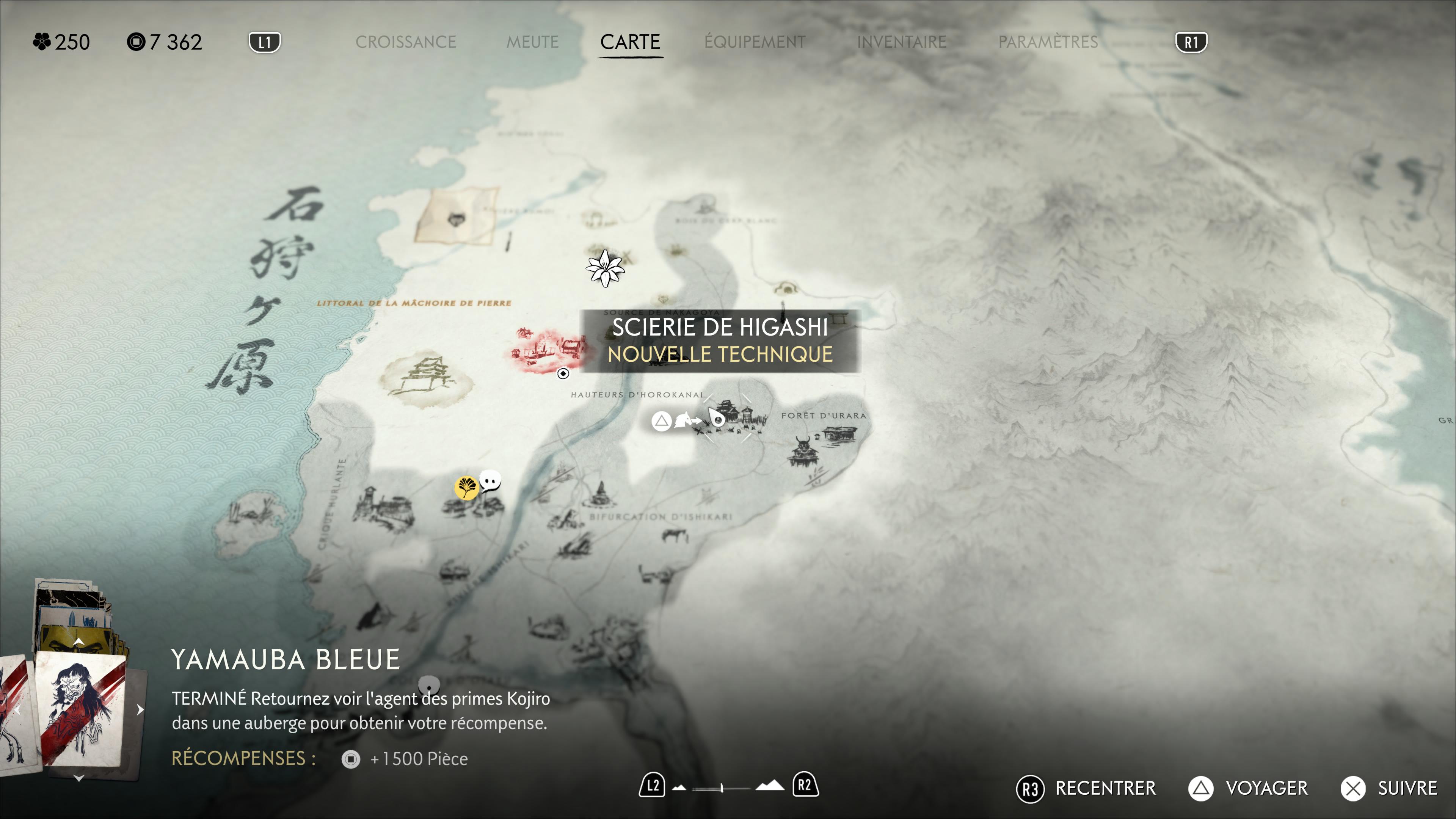Adjust the map zoom slider

click(722, 788)
